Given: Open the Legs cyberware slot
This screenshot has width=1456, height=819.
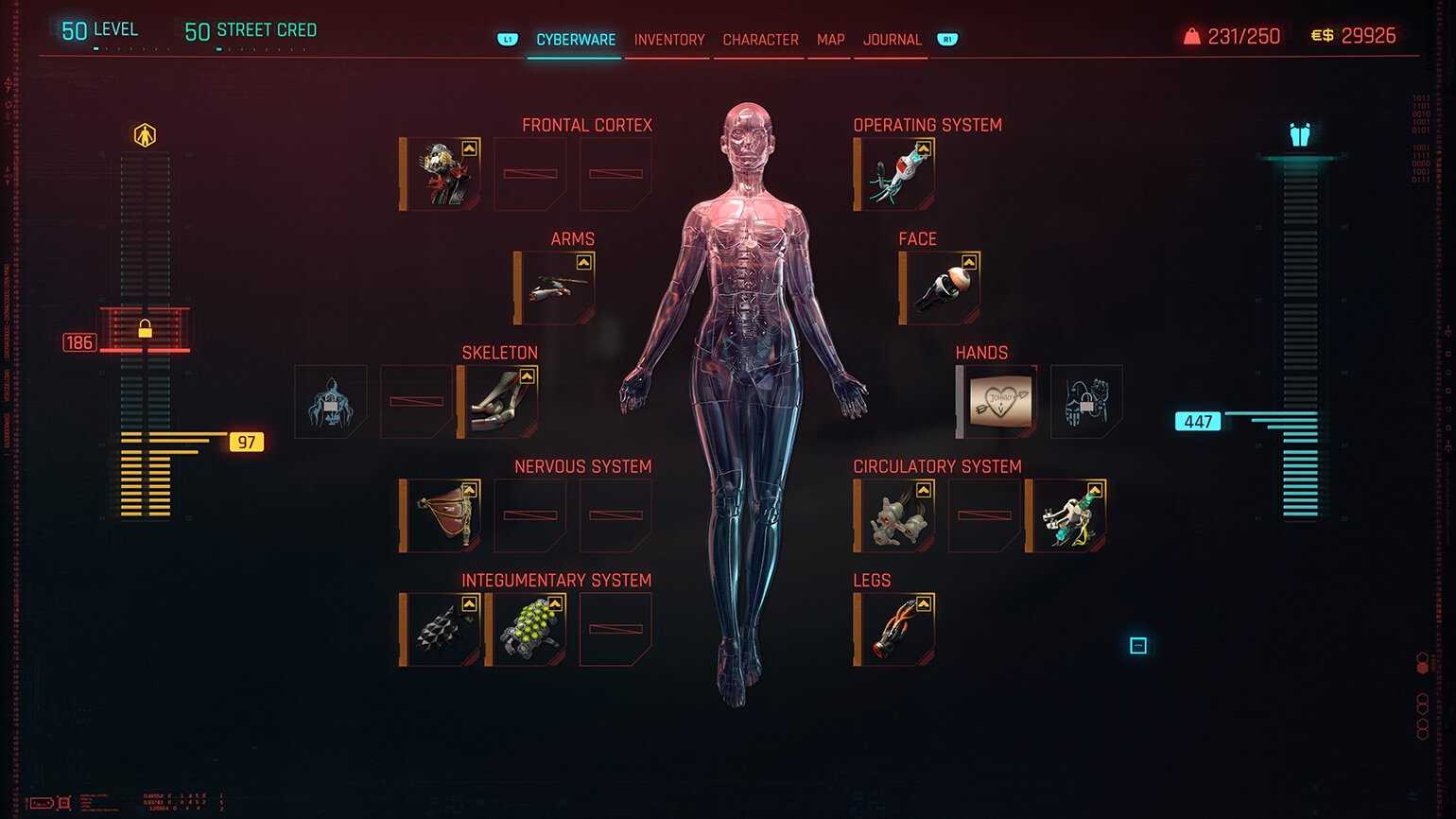Looking at the screenshot, I should 894,630.
